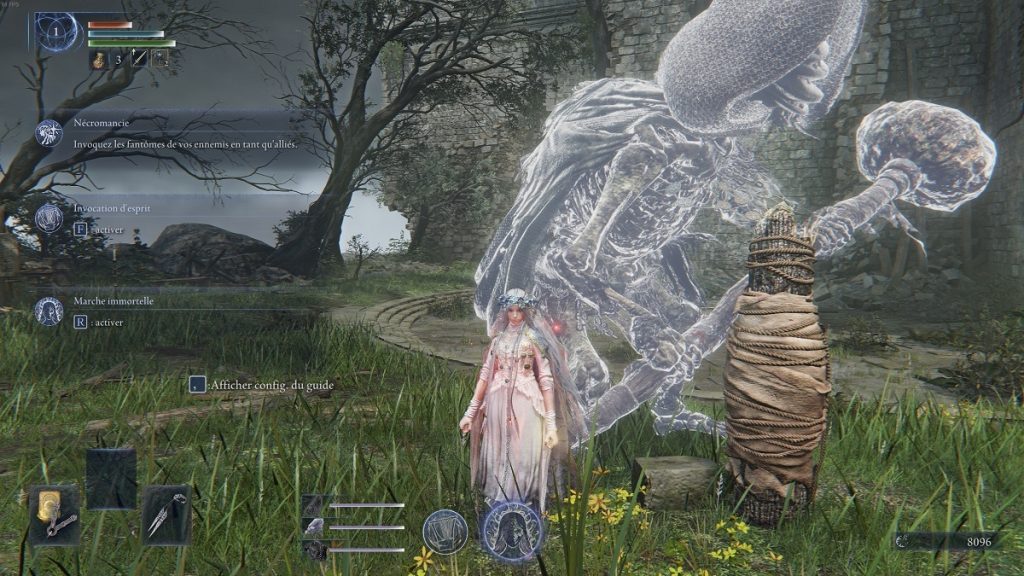The image size is (1024, 576).
Task: Select the third summoned spirit portrait
Action: pos(314,549)
